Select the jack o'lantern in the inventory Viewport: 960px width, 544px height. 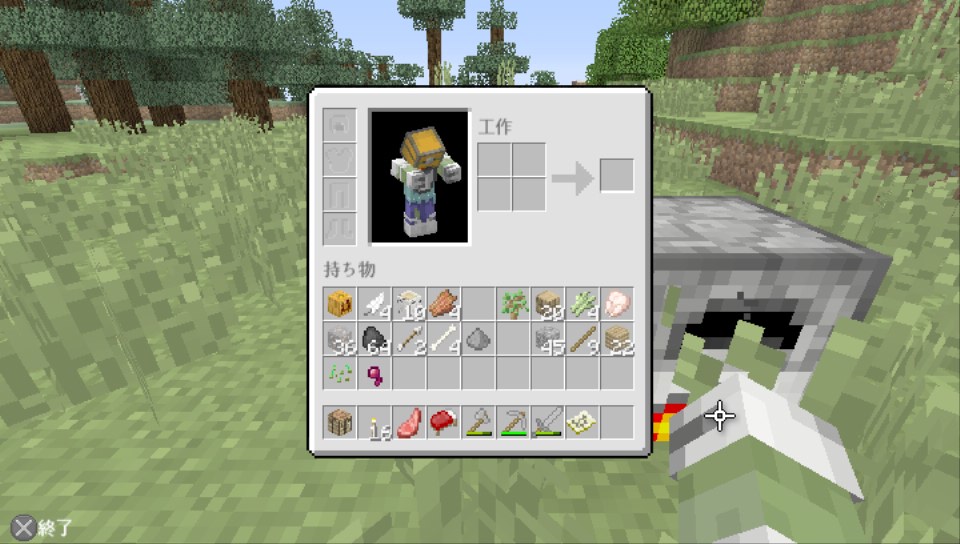(340, 304)
